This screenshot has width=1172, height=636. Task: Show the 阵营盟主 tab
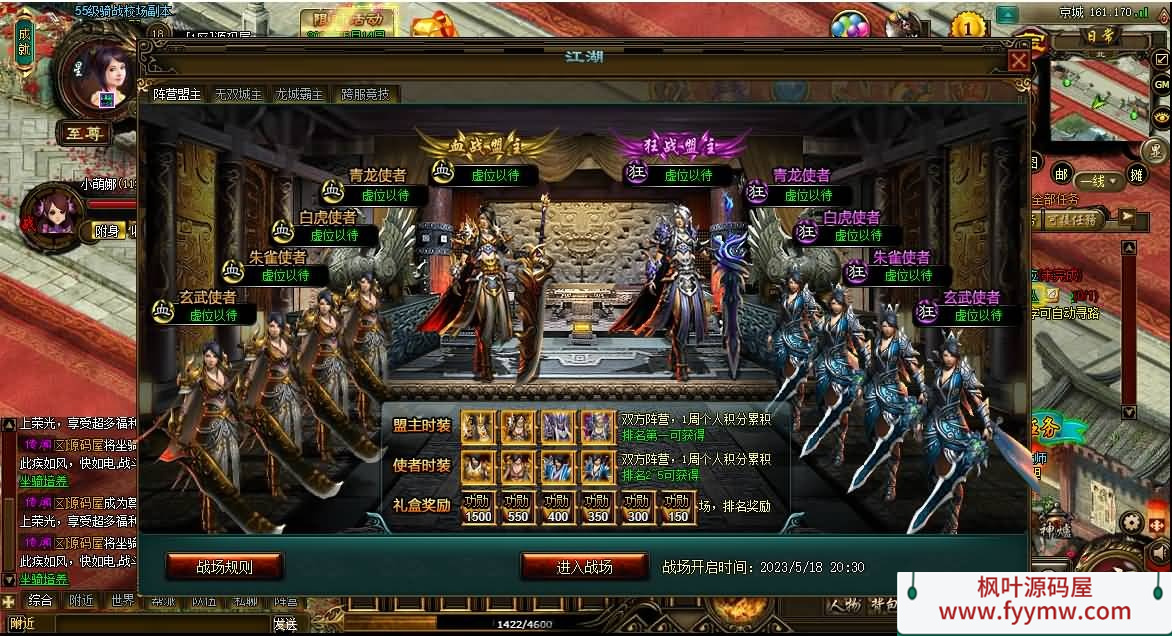(177, 94)
